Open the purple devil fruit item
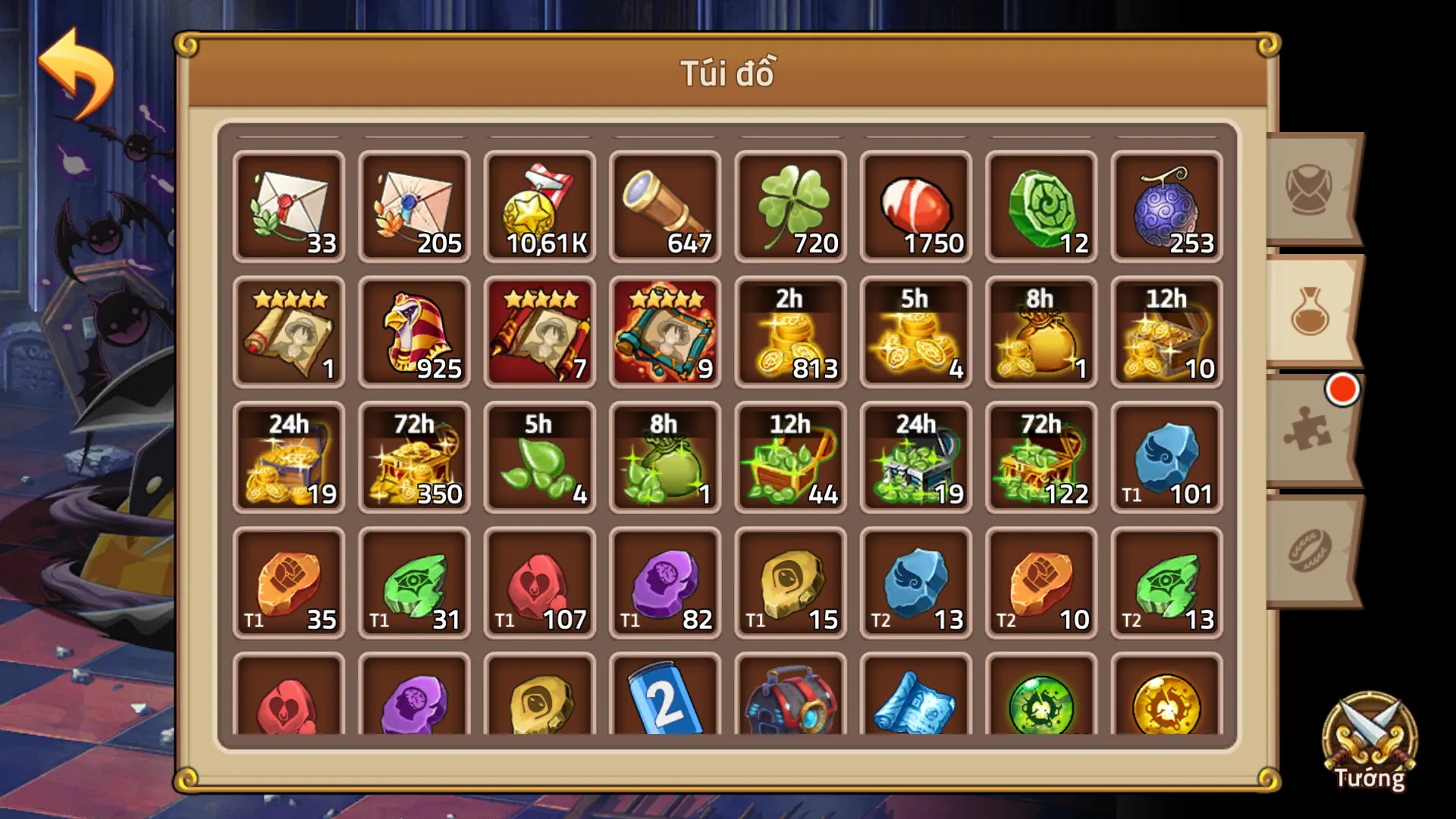The width and height of the screenshot is (1456, 819). pyautogui.click(x=1166, y=206)
